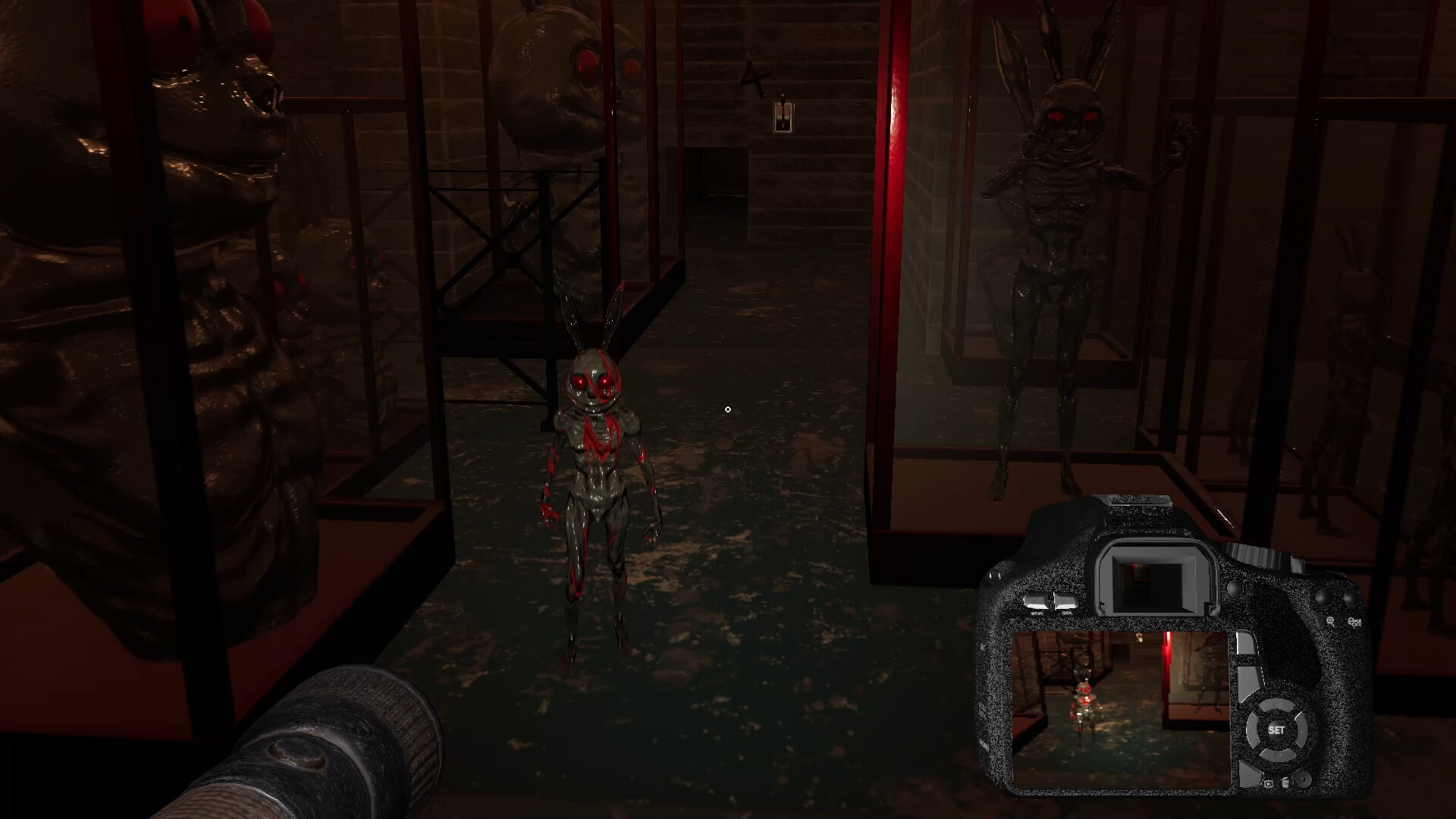This screenshot has width=1456, height=819.
Task: Expand upward with the d-pad up arrow
Action: coord(1277,705)
